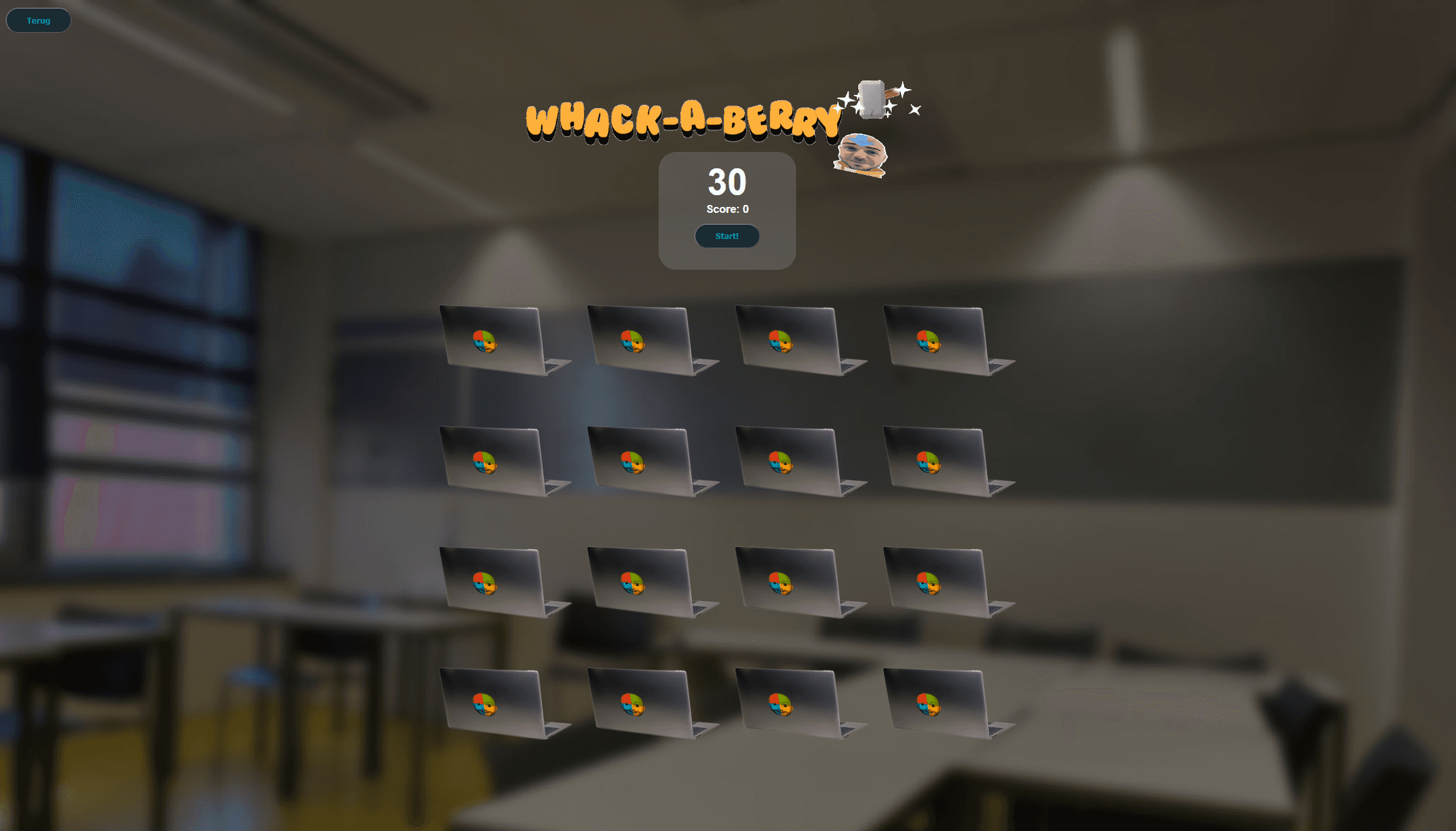
Task: Whack the second laptop in the top row
Action: [631, 341]
